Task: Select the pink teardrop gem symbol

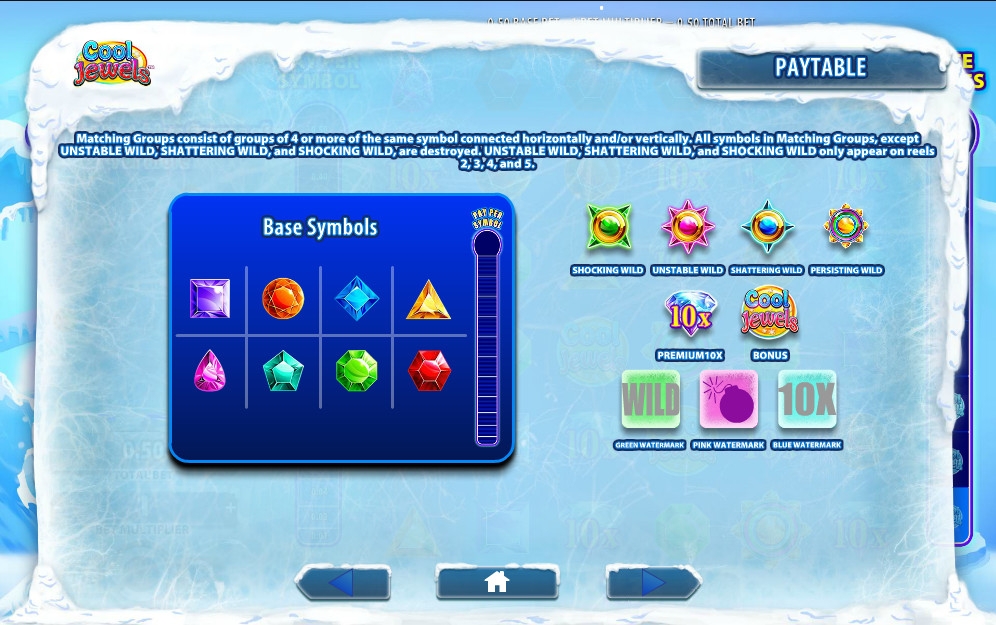Action: tap(209, 371)
